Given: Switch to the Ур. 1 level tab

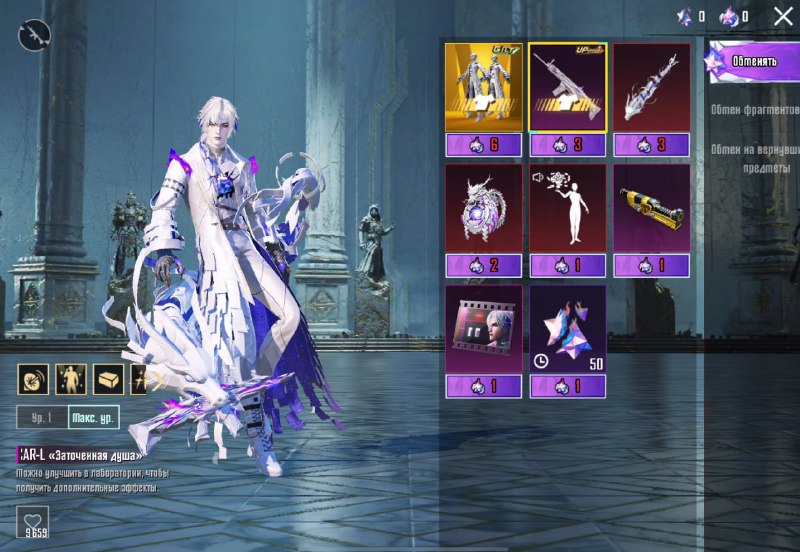Looking at the screenshot, I should 42,418.
